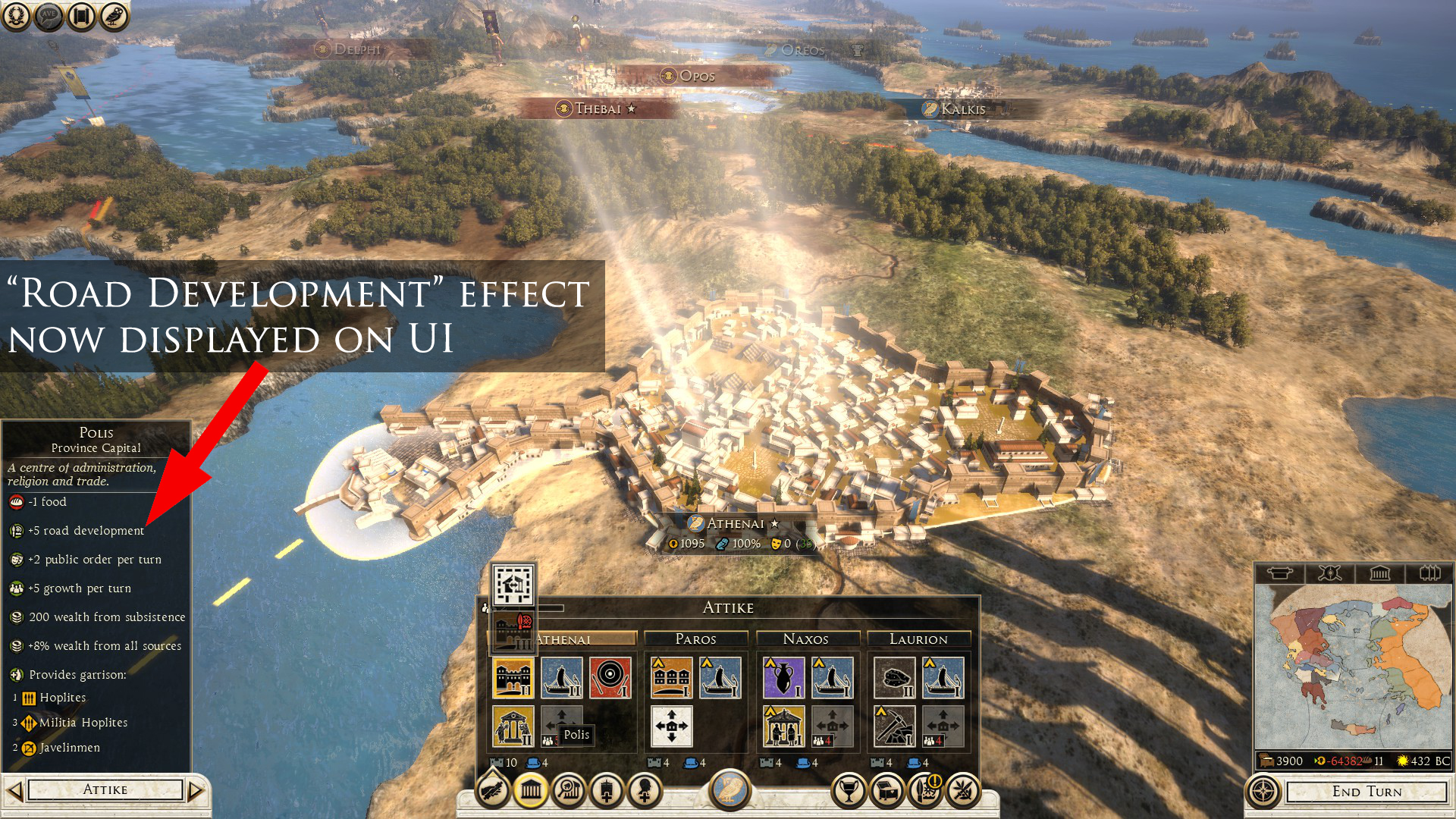Select the Naxos settlement header

805,639
